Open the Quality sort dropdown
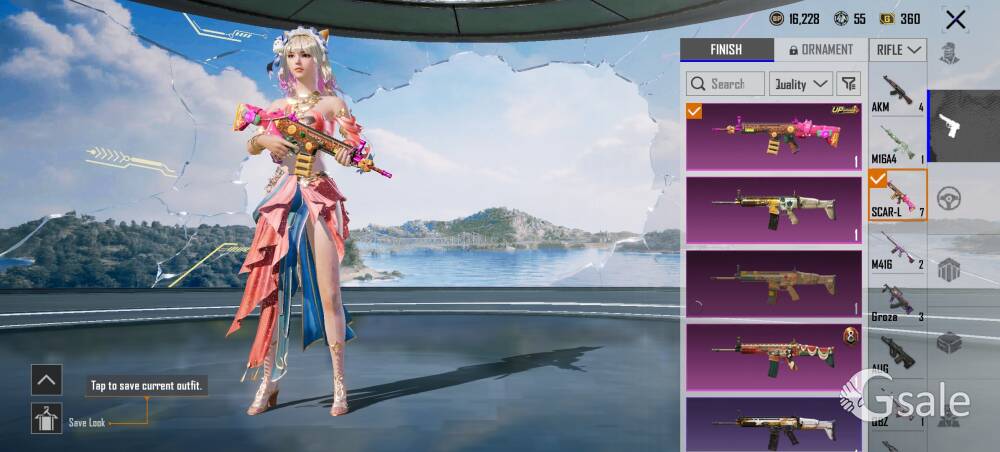This screenshot has width=1000, height=452. [800, 84]
